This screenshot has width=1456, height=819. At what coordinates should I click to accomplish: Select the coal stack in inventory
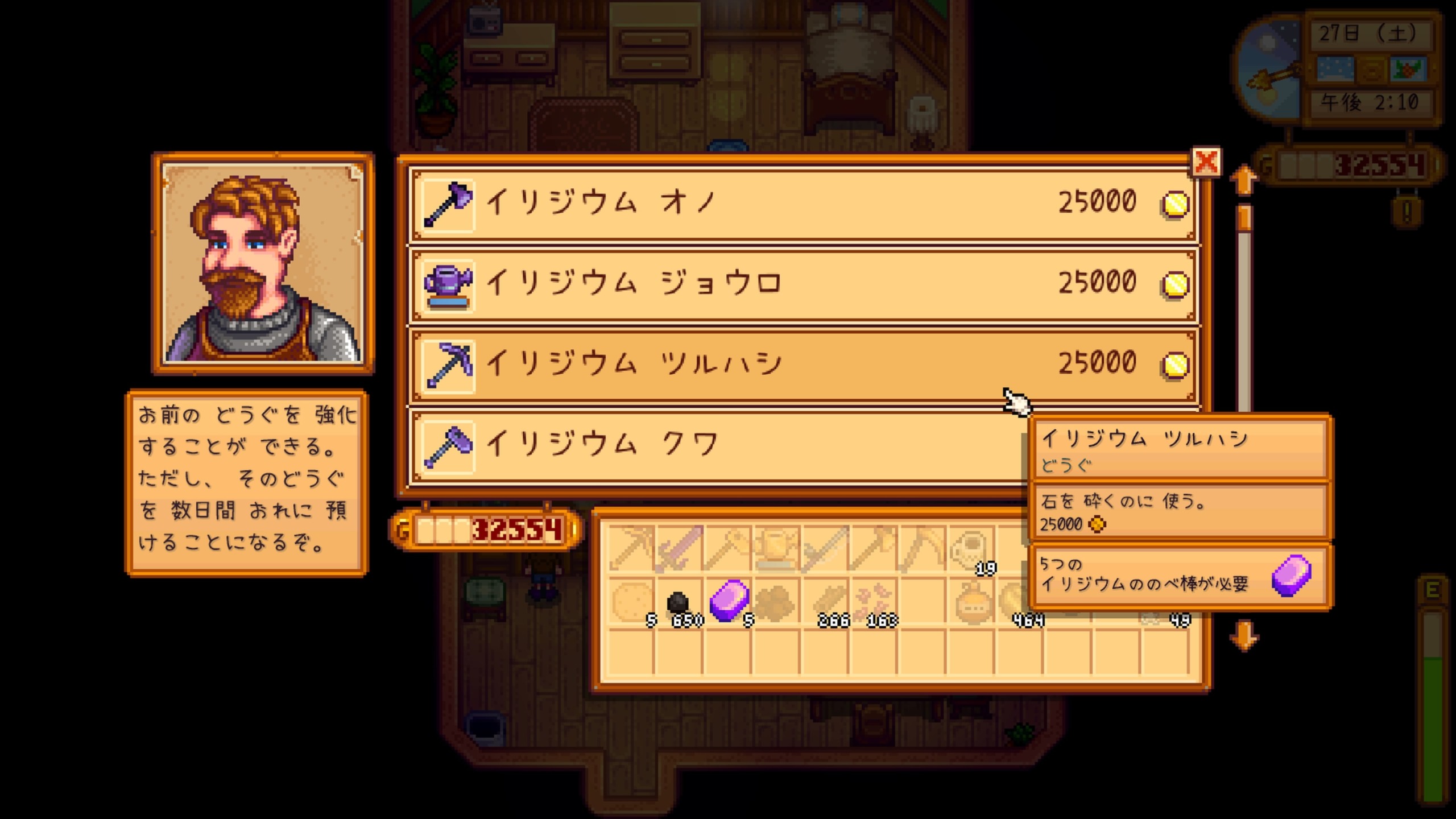point(679,602)
